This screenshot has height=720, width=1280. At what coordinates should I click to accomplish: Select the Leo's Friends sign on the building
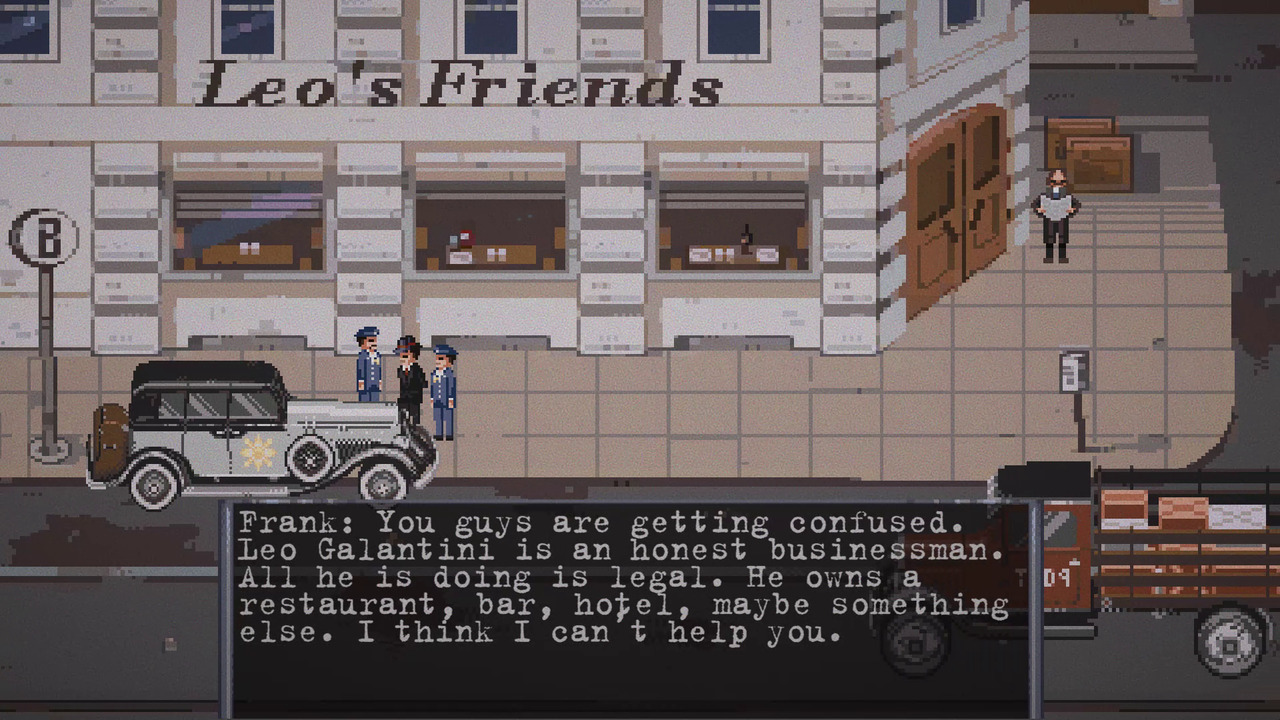(x=460, y=85)
